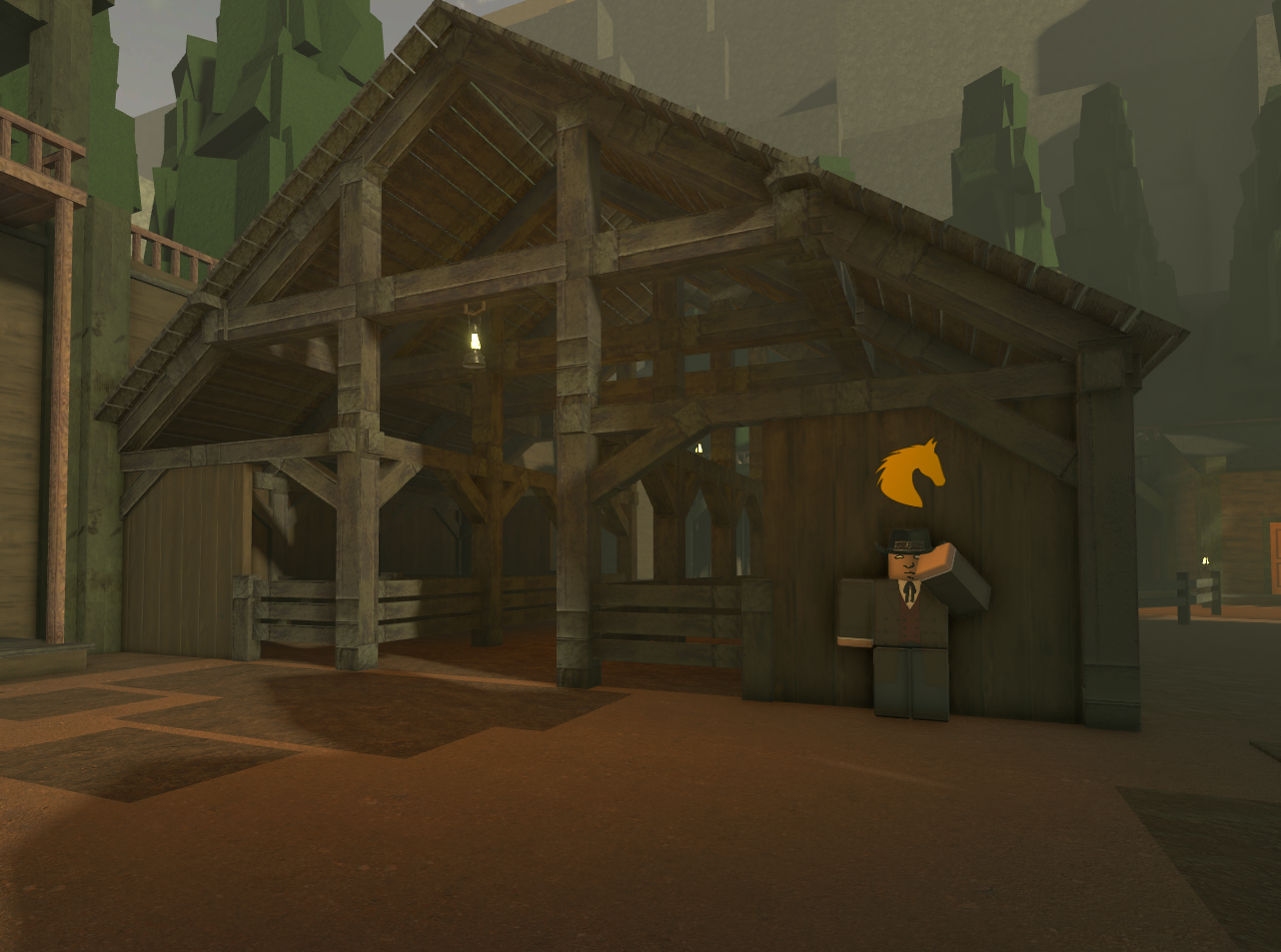Screen dimensions: 1281x952
Task: Click the orange horse head marker
Action: tap(907, 473)
